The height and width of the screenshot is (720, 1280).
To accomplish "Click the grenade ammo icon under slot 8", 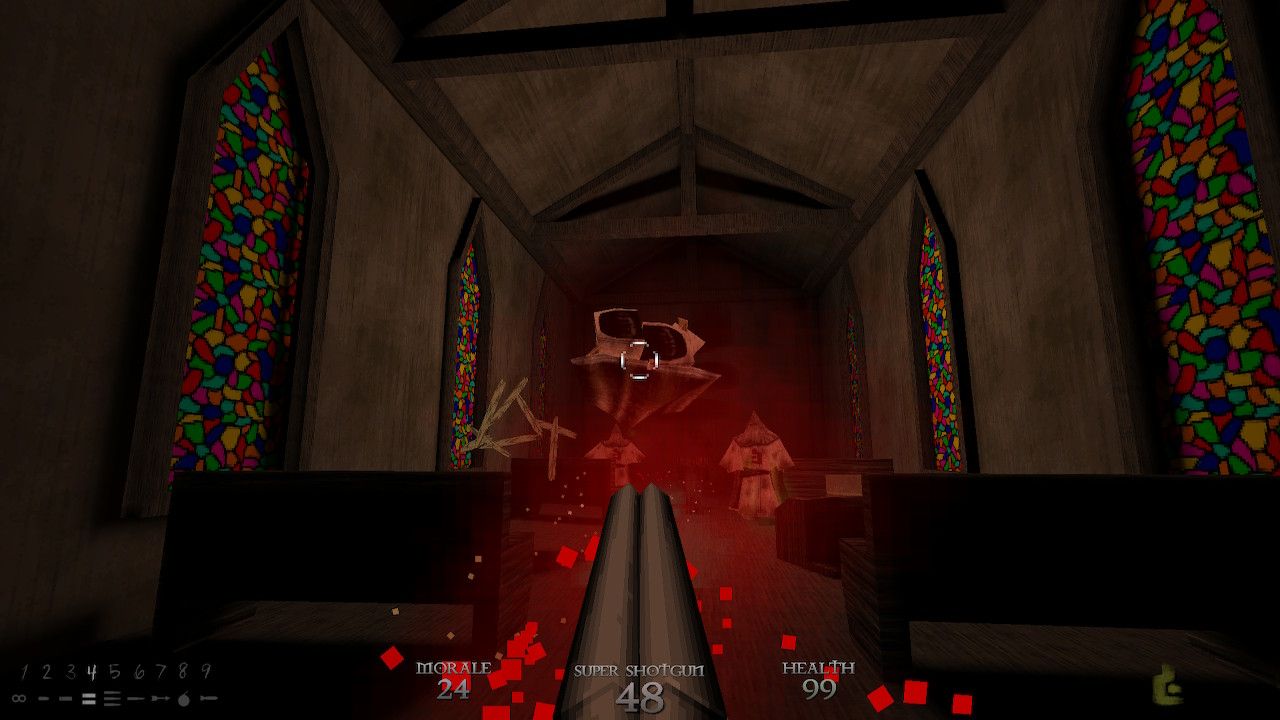I will (184, 699).
